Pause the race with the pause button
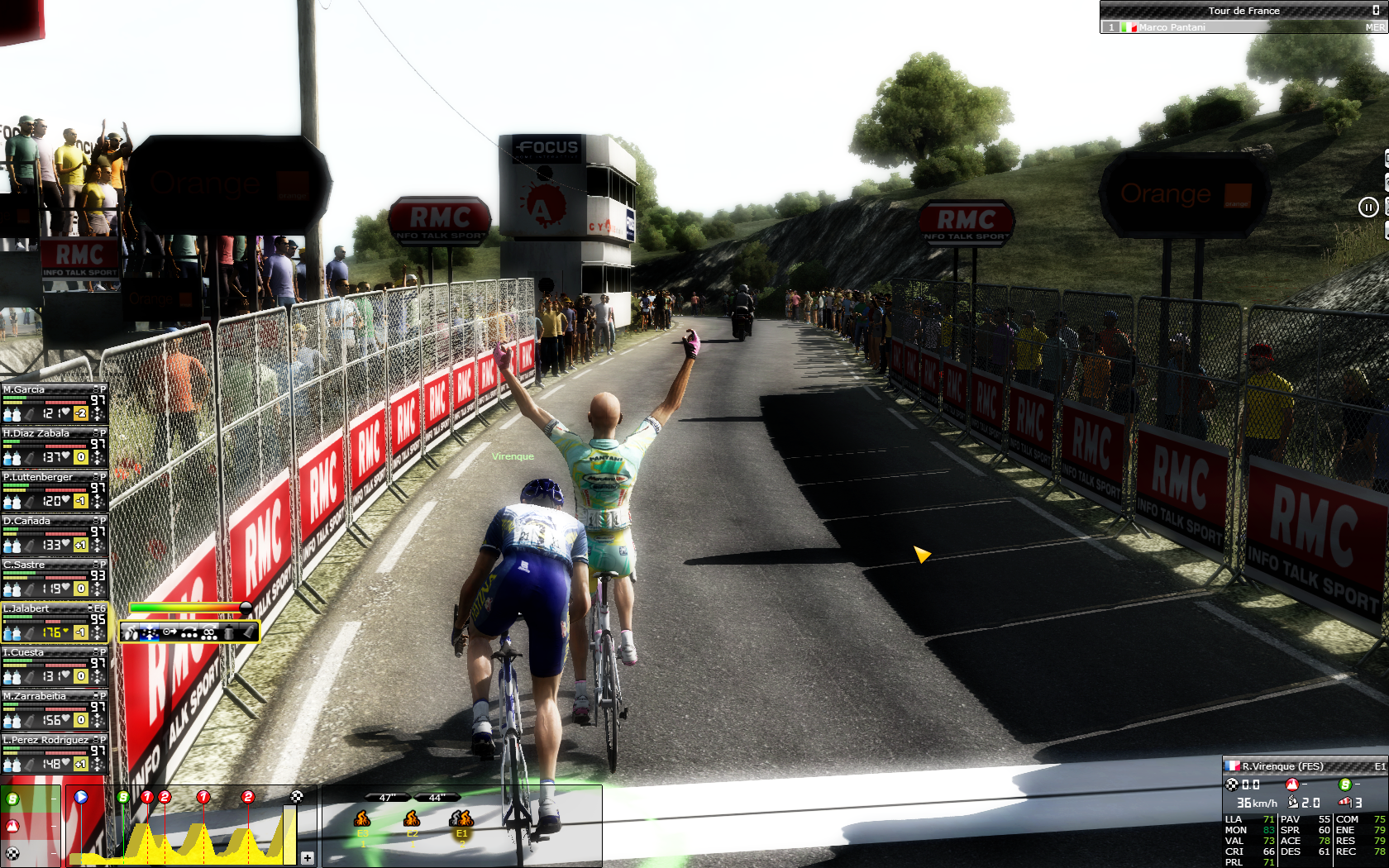 click(1368, 207)
